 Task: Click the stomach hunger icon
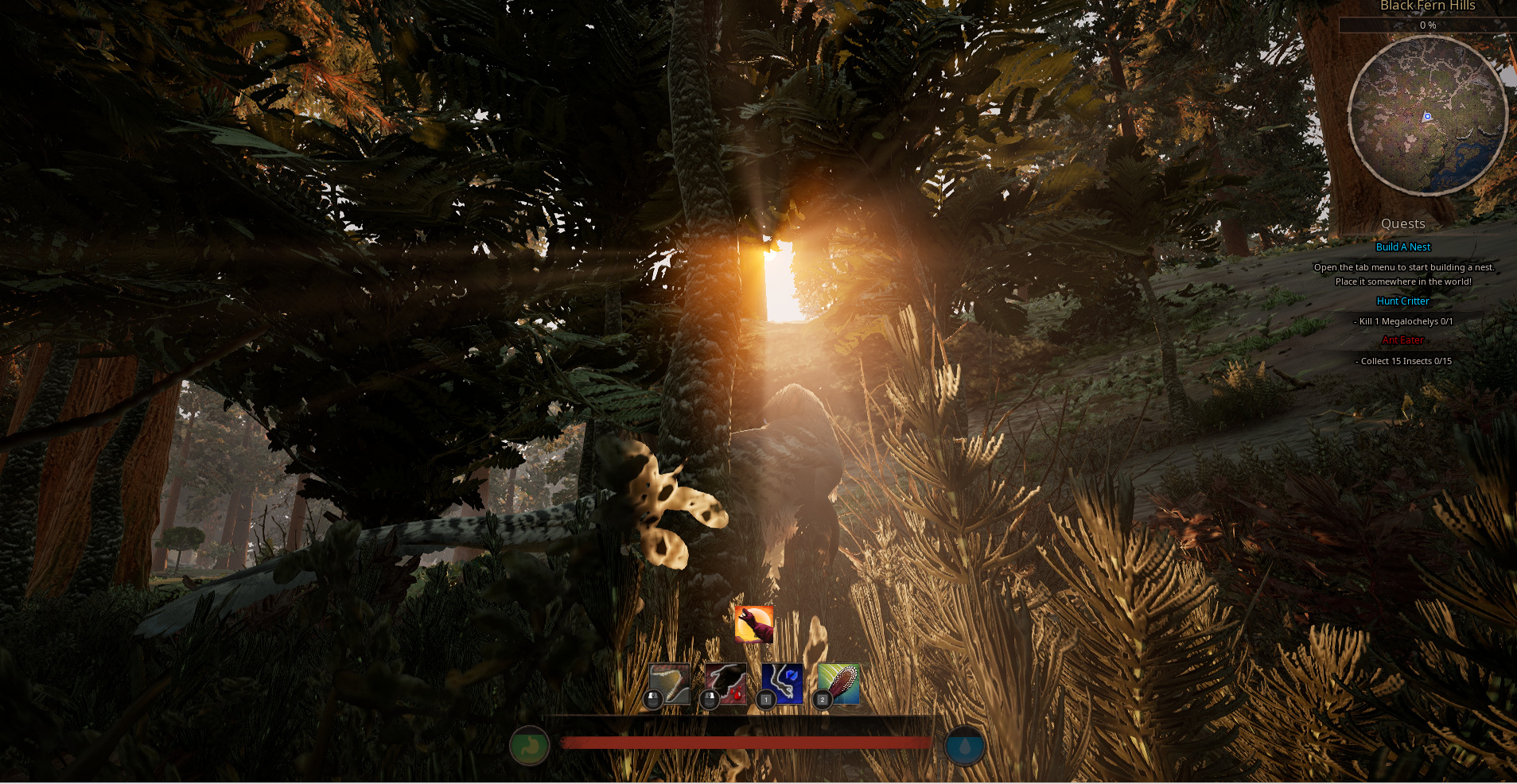[x=530, y=747]
